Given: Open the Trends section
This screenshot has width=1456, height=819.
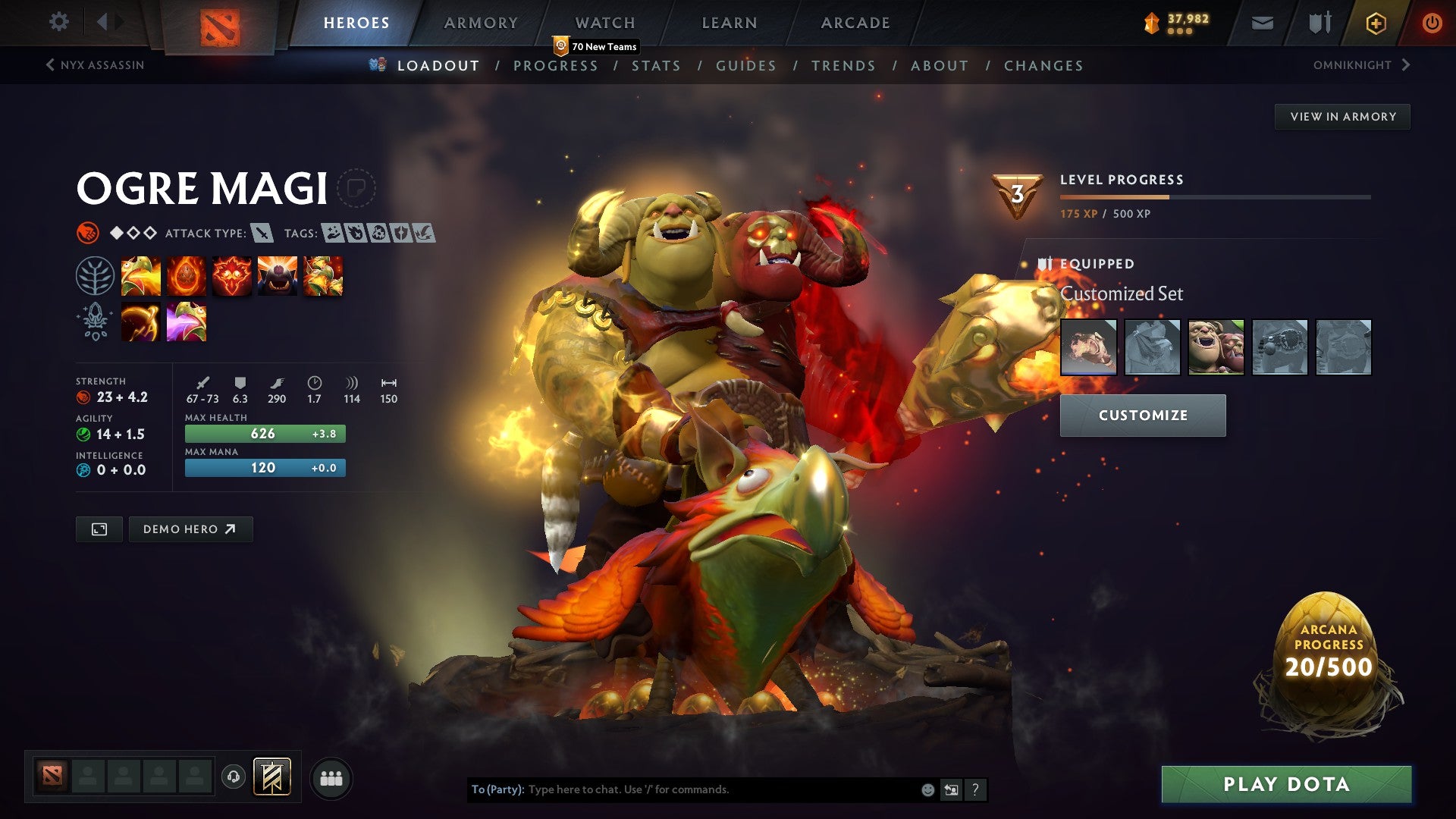Looking at the screenshot, I should (x=843, y=66).
